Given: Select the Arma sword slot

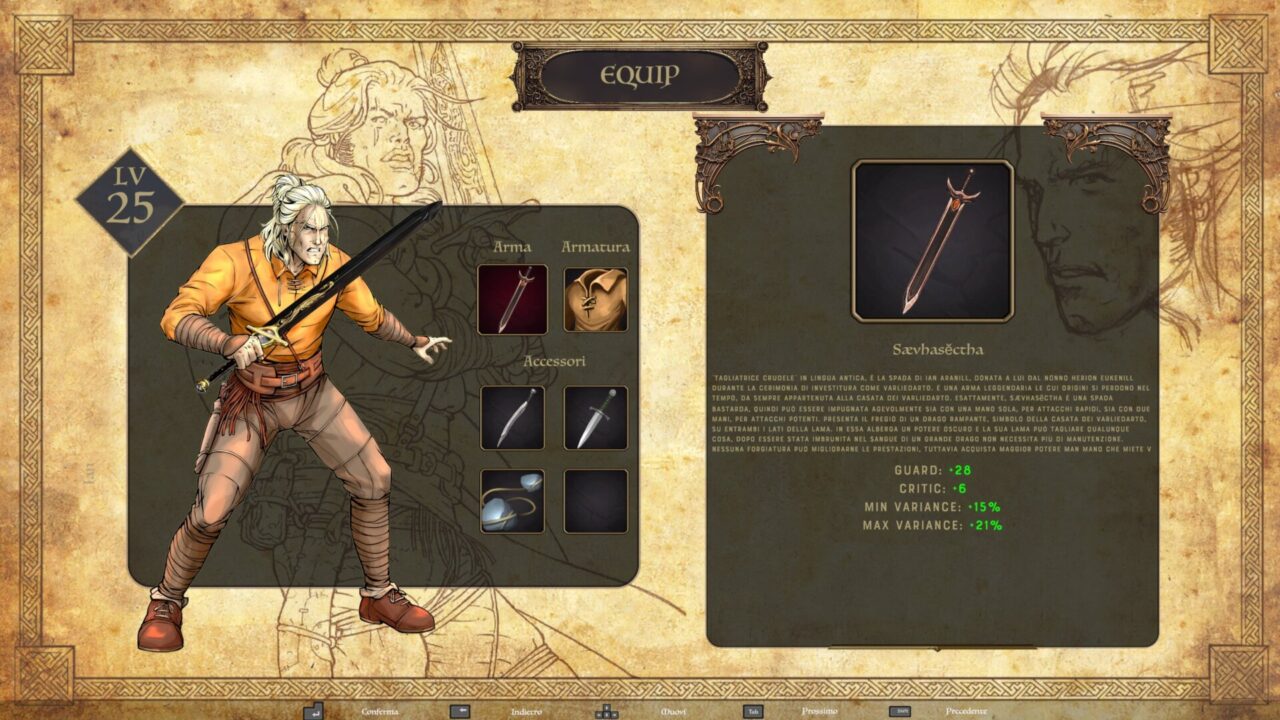Looking at the screenshot, I should pyautogui.click(x=512, y=299).
